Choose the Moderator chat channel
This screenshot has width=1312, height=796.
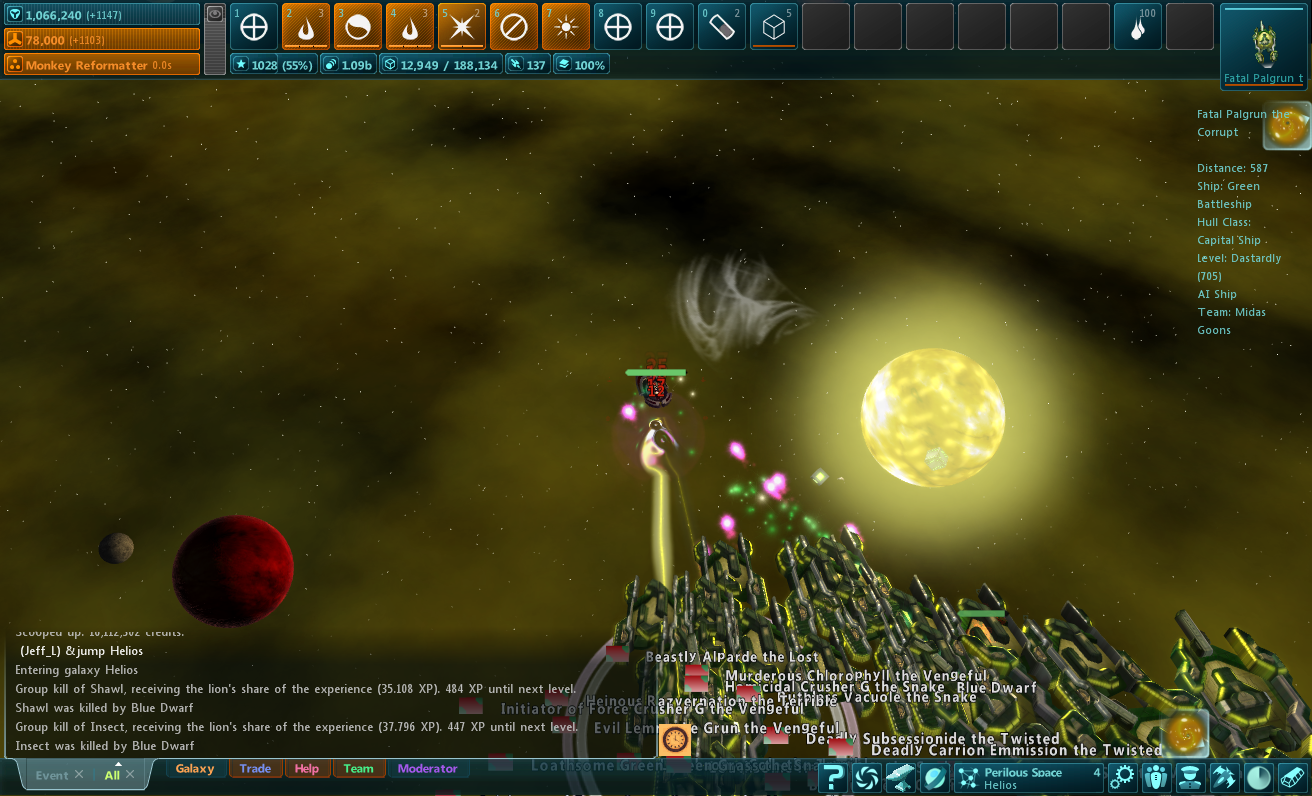427,769
